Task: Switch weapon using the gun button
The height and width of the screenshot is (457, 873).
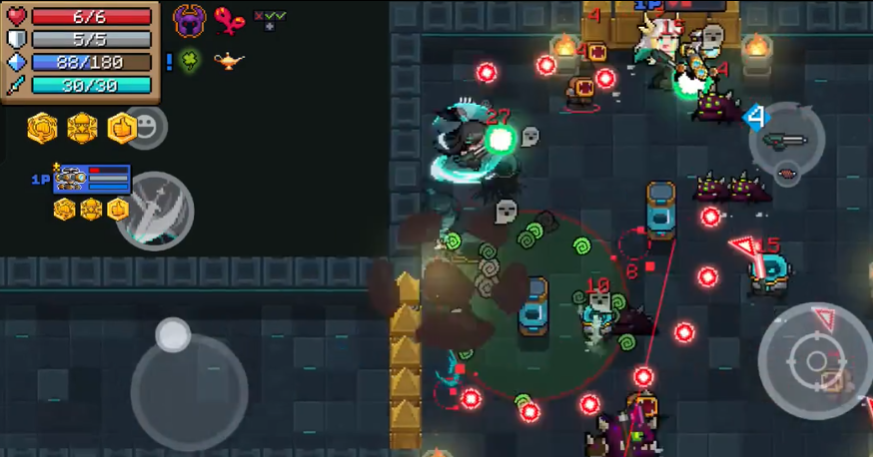Action: pyautogui.click(x=786, y=139)
